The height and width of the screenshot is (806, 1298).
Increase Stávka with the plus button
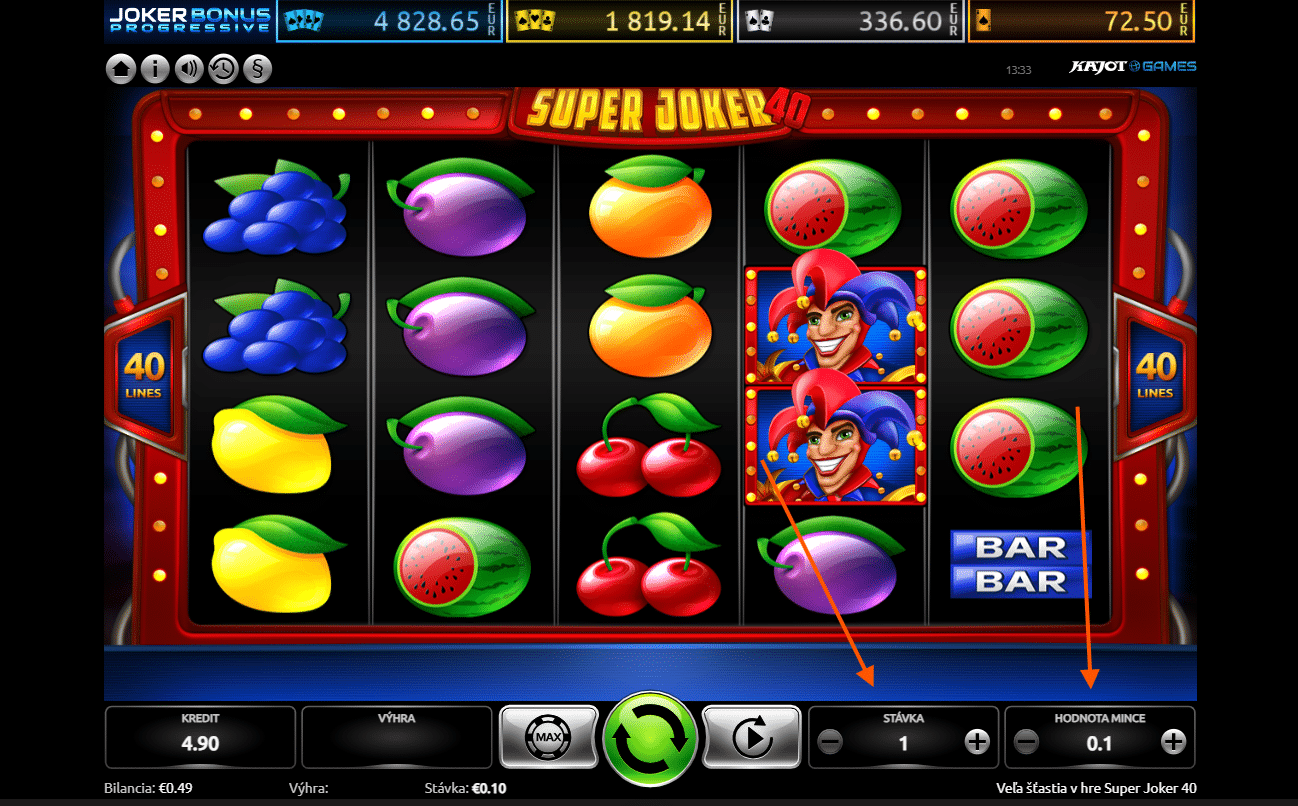tap(976, 742)
